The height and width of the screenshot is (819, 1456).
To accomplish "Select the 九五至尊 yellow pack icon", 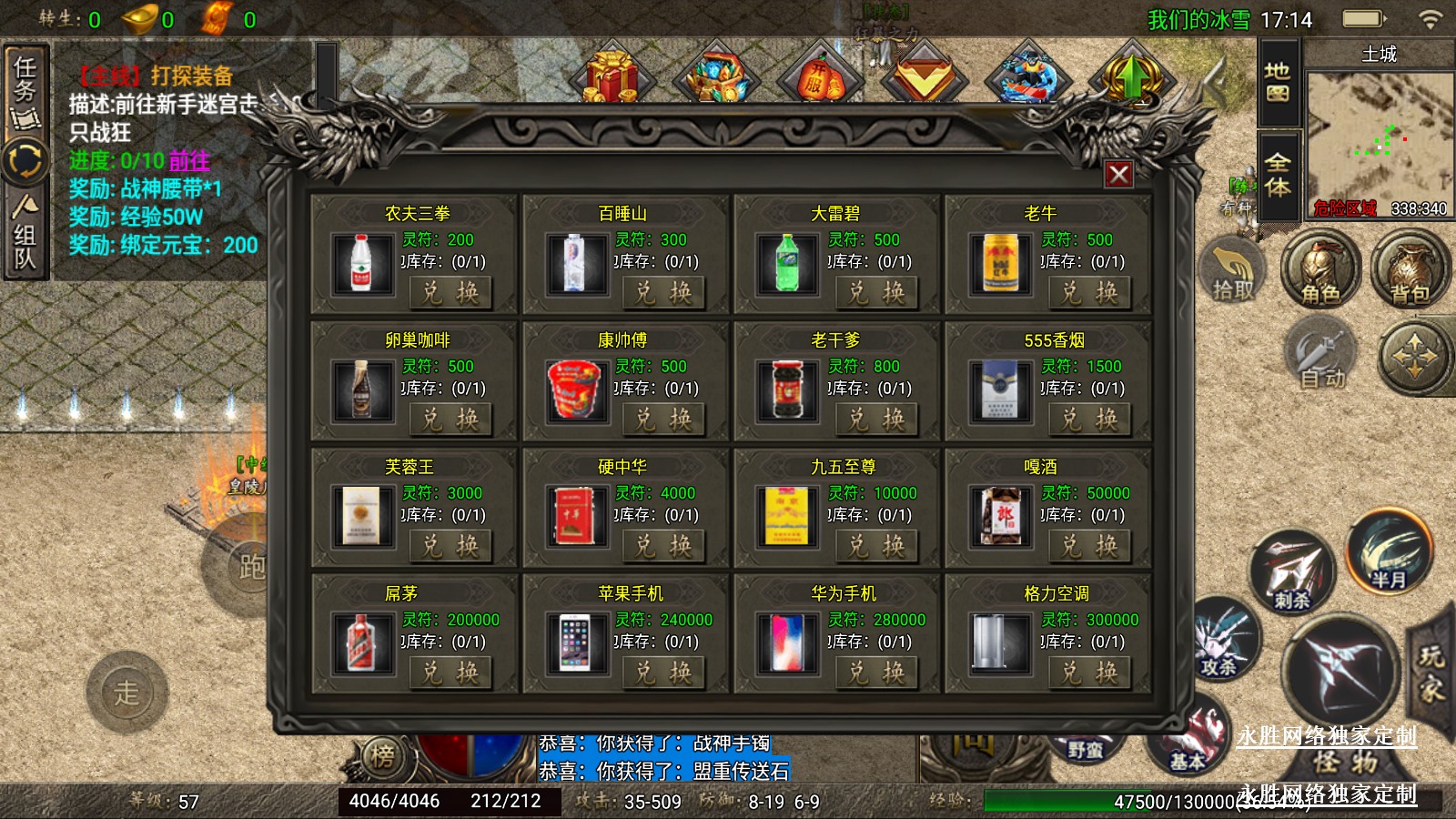I will pos(787,516).
